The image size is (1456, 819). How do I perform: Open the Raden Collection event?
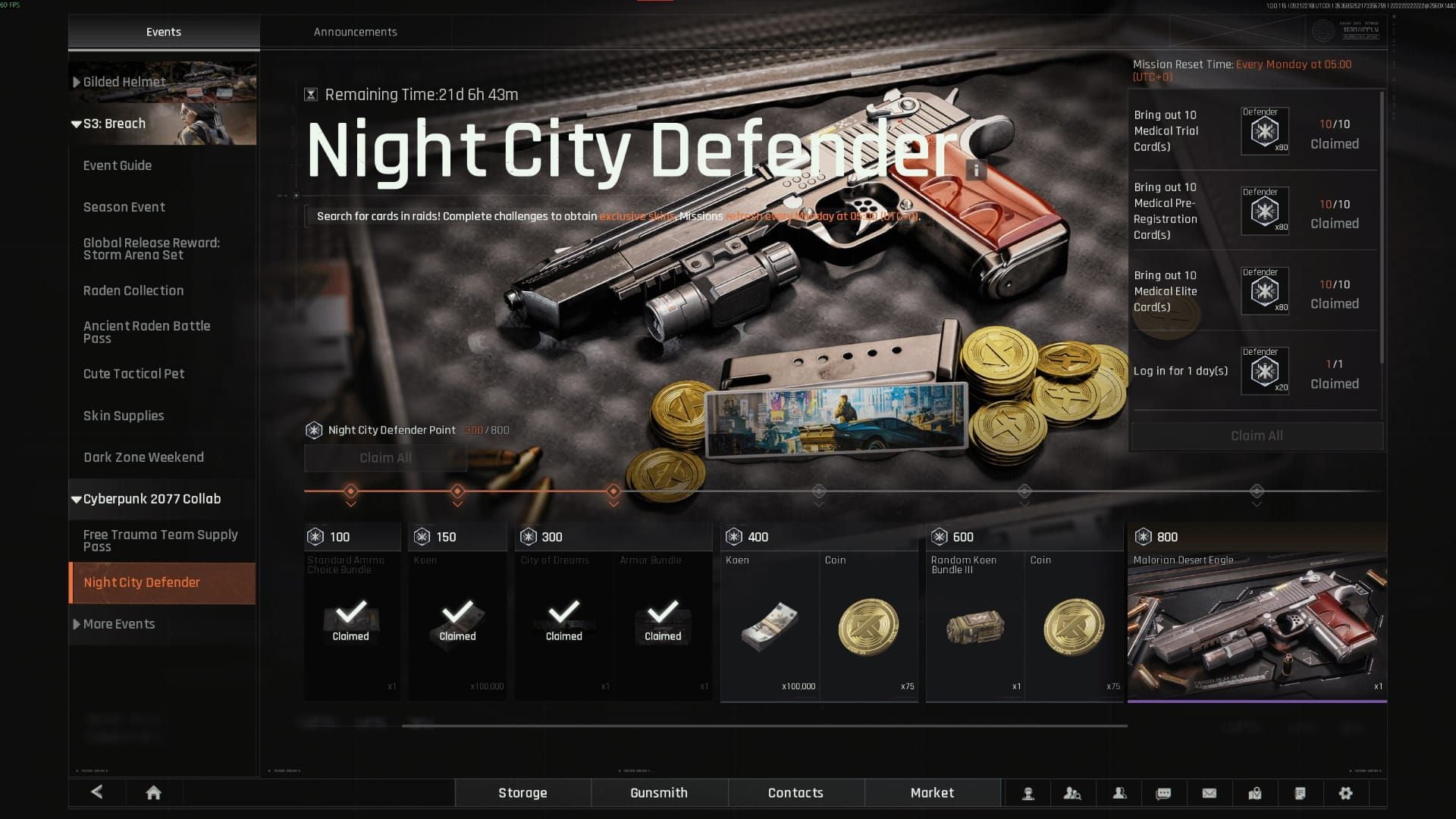coord(133,290)
